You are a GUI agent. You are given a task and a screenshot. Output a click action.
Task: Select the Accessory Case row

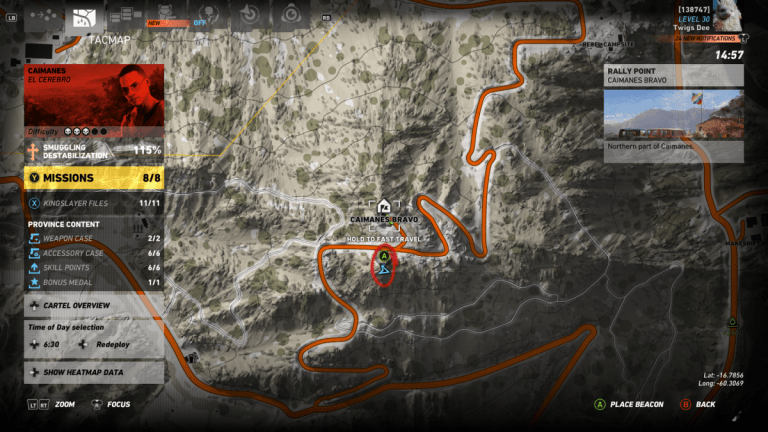coord(94,253)
